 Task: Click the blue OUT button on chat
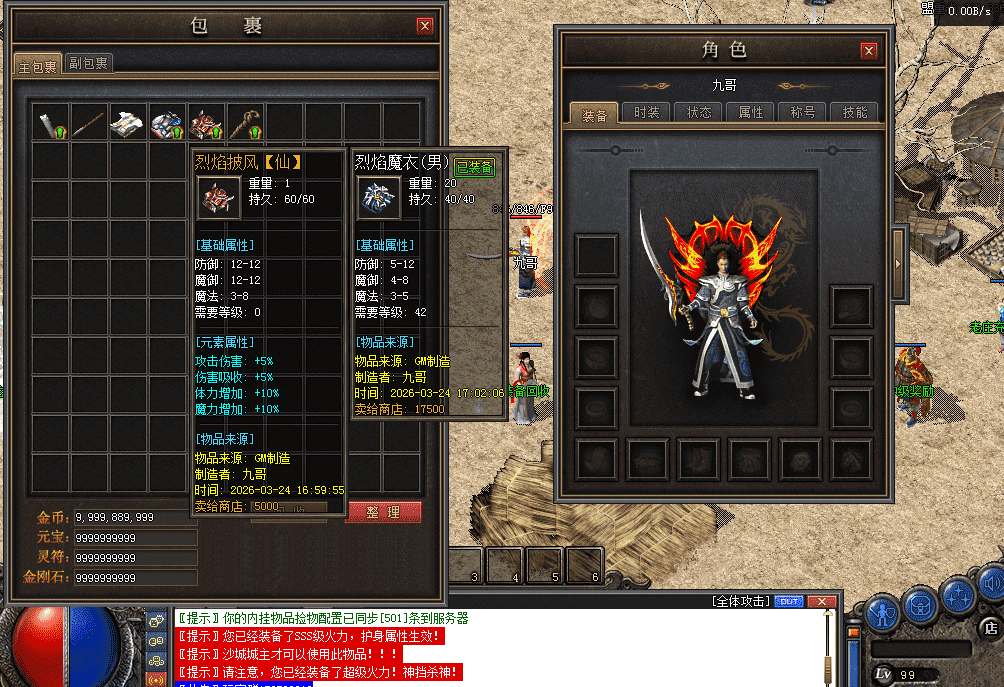click(x=789, y=601)
